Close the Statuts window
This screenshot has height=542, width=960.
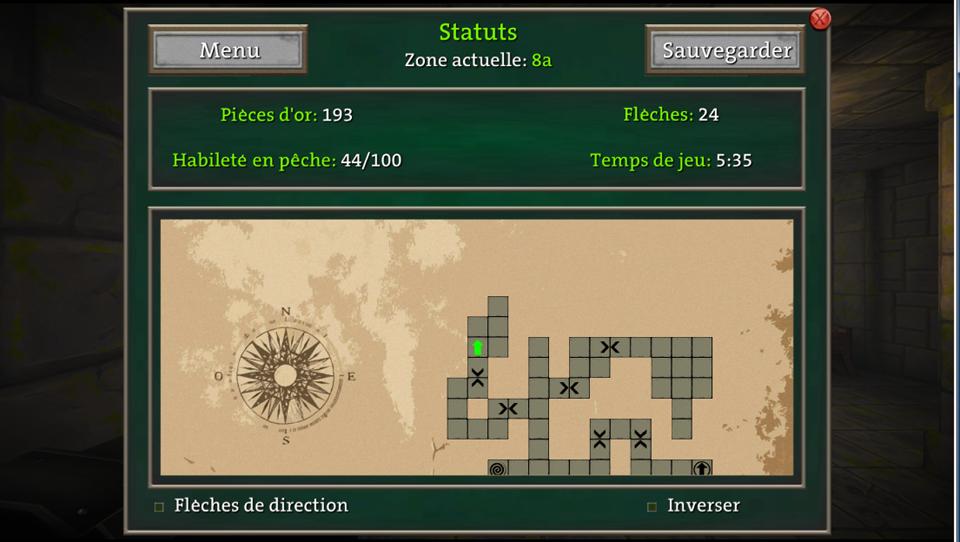point(820,19)
